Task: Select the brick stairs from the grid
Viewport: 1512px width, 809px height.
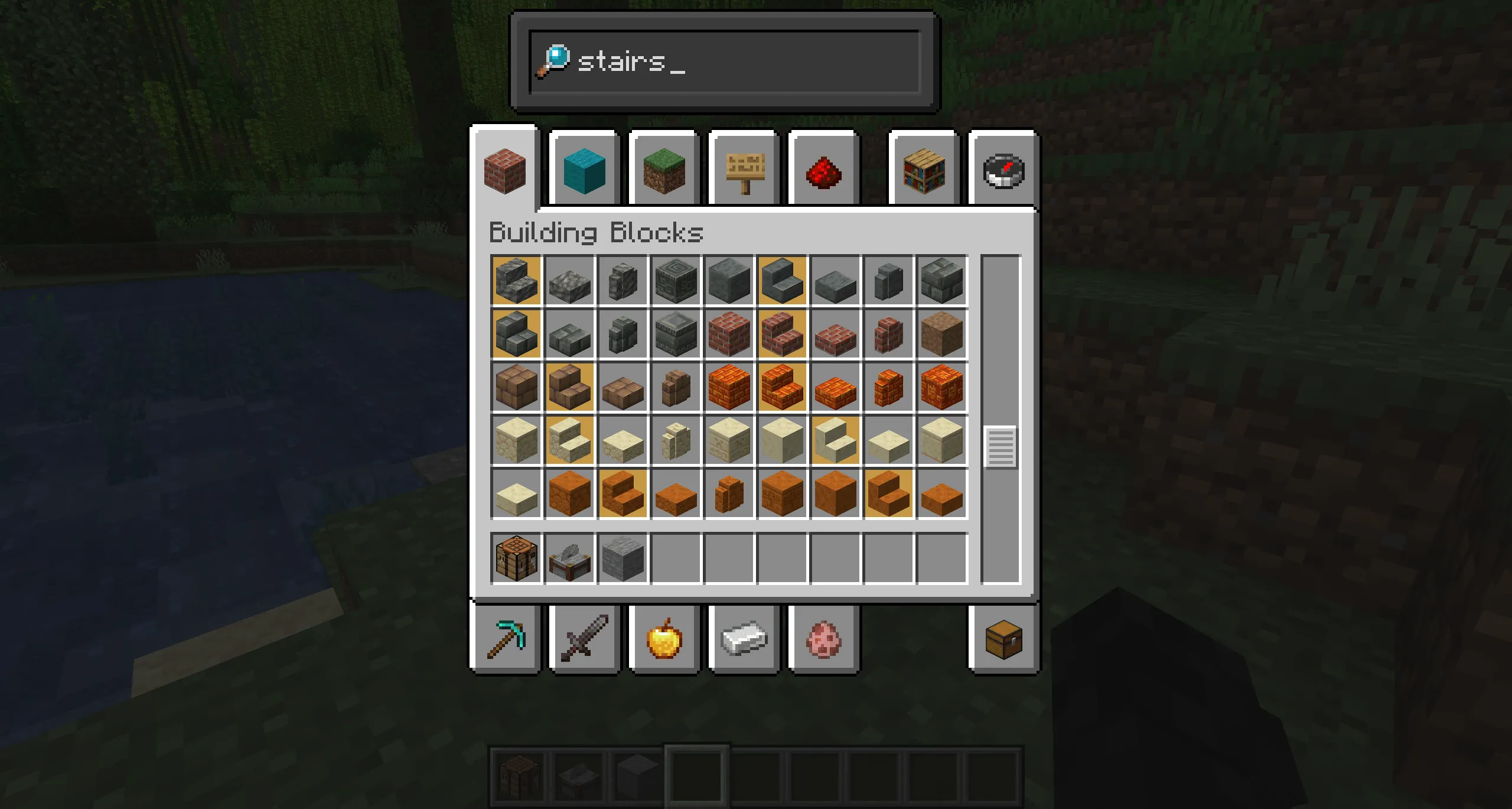Action: 781,333
